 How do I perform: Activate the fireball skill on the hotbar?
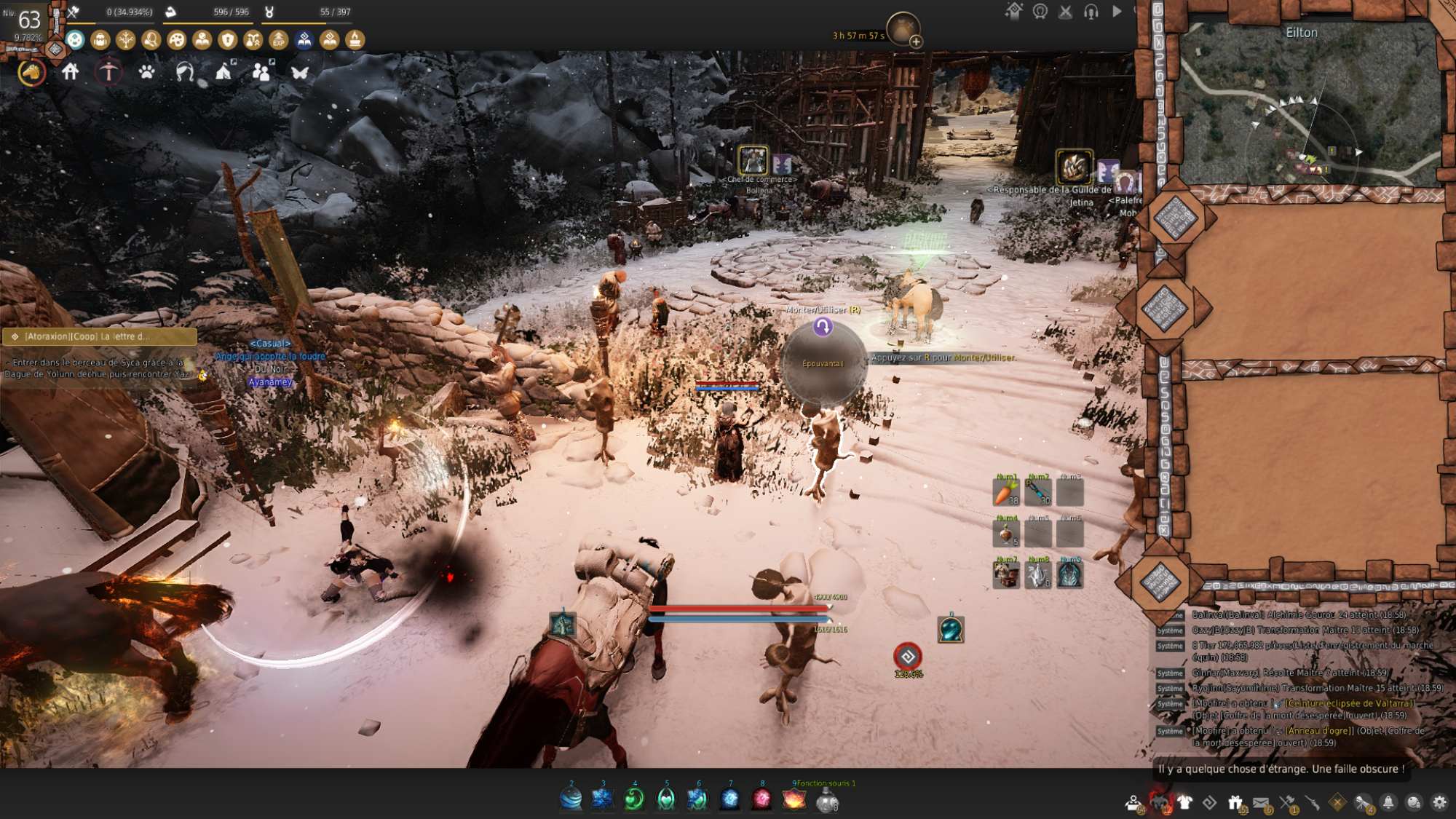pos(794,799)
